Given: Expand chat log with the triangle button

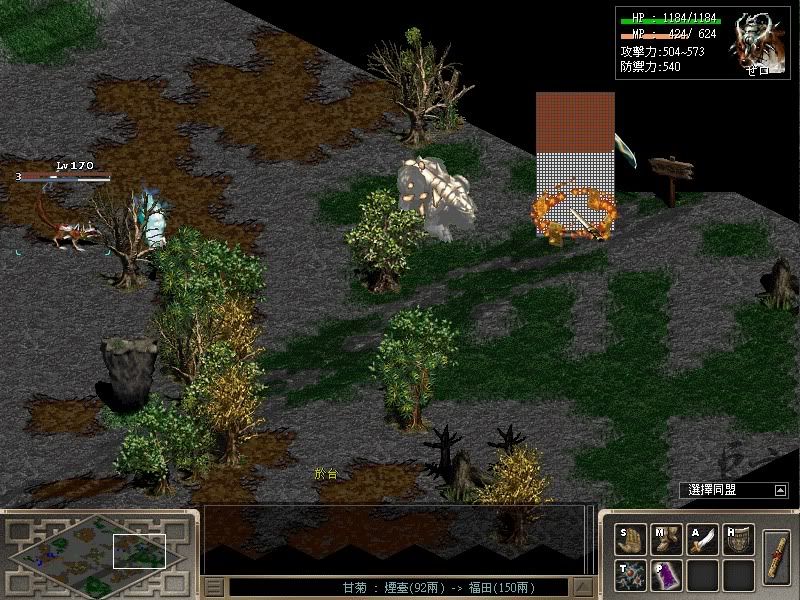Looking at the screenshot, I should (581, 587).
